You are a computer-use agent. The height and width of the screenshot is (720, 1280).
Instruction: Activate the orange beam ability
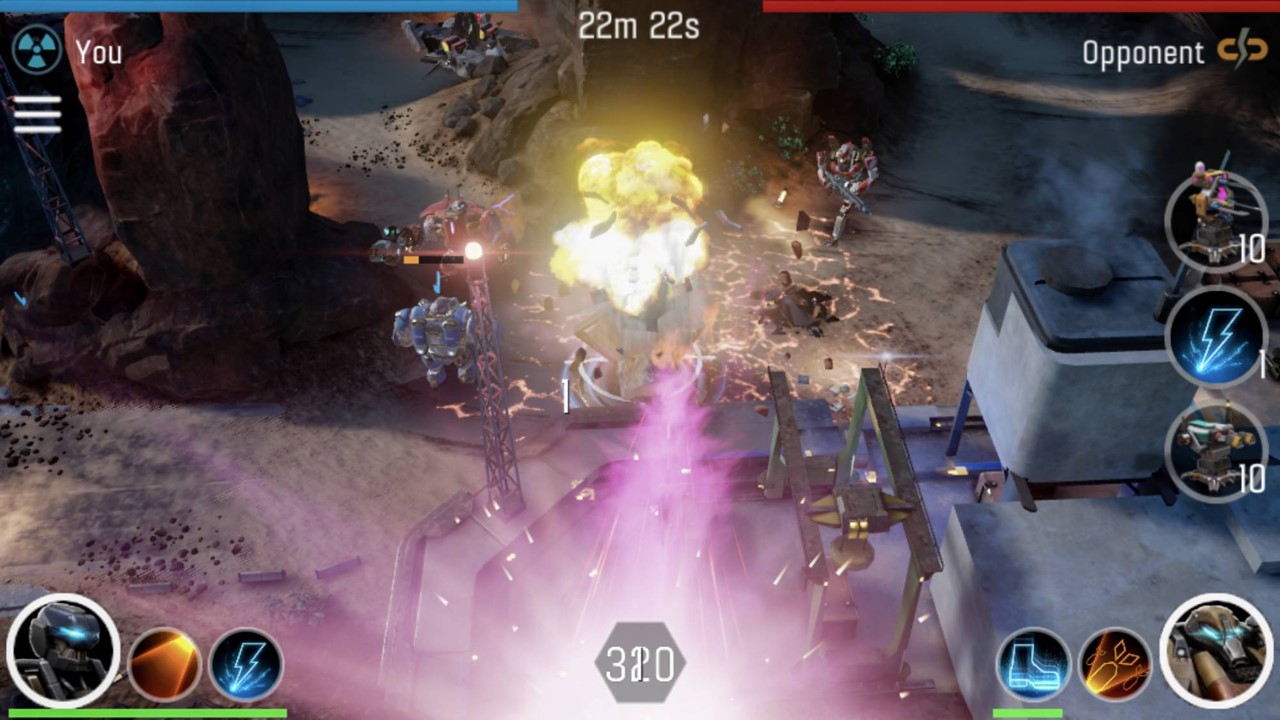[164, 665]
